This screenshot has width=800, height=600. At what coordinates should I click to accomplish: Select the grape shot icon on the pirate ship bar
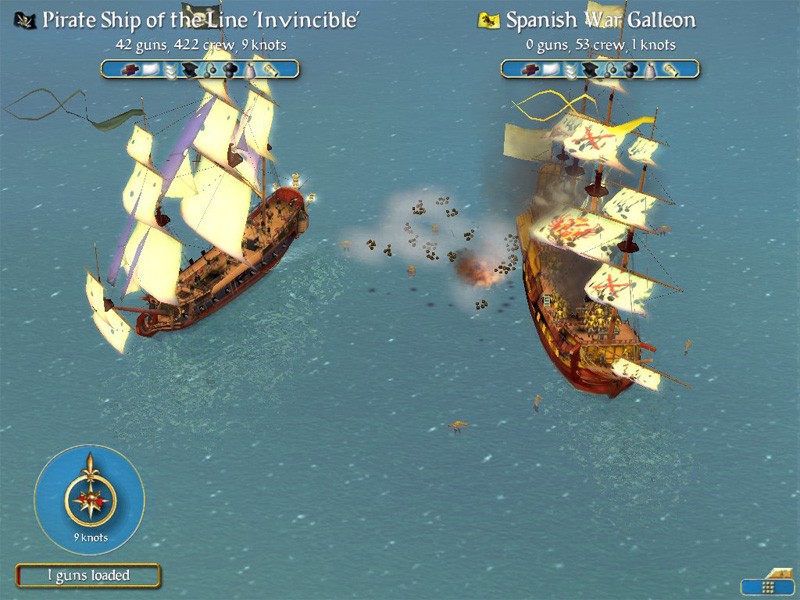[x=231, y=70]
